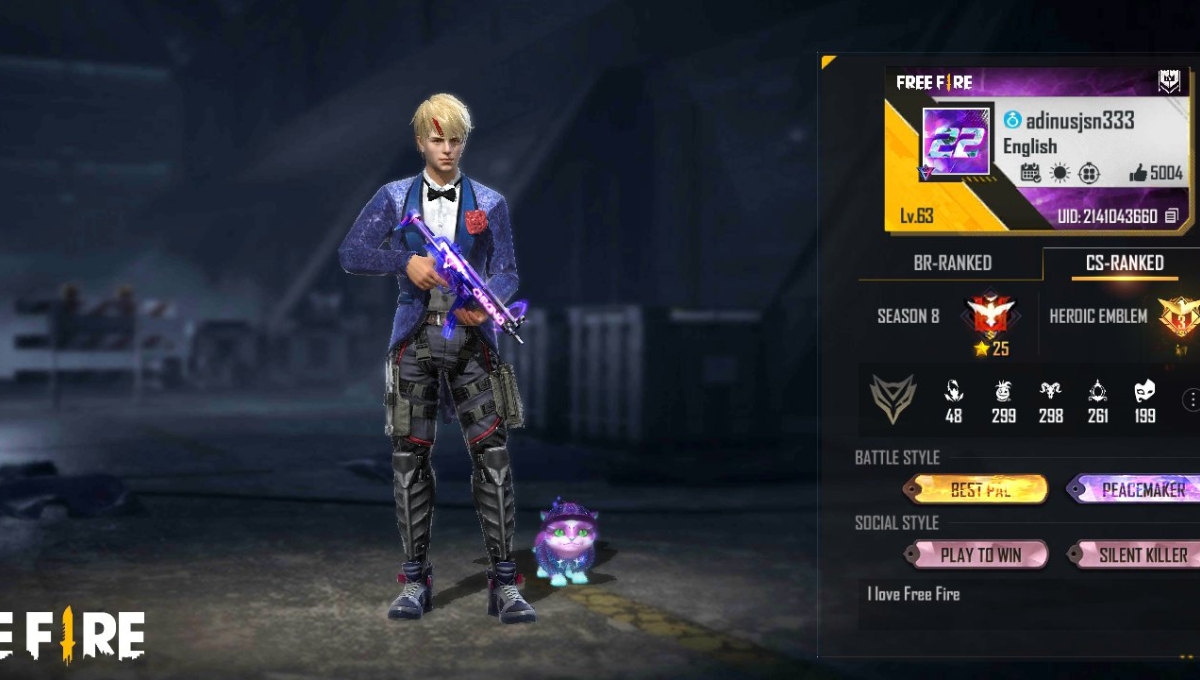
Task: Open the calendar icon under the player name
Action: pyautogui.click(x=1030, y=173)
